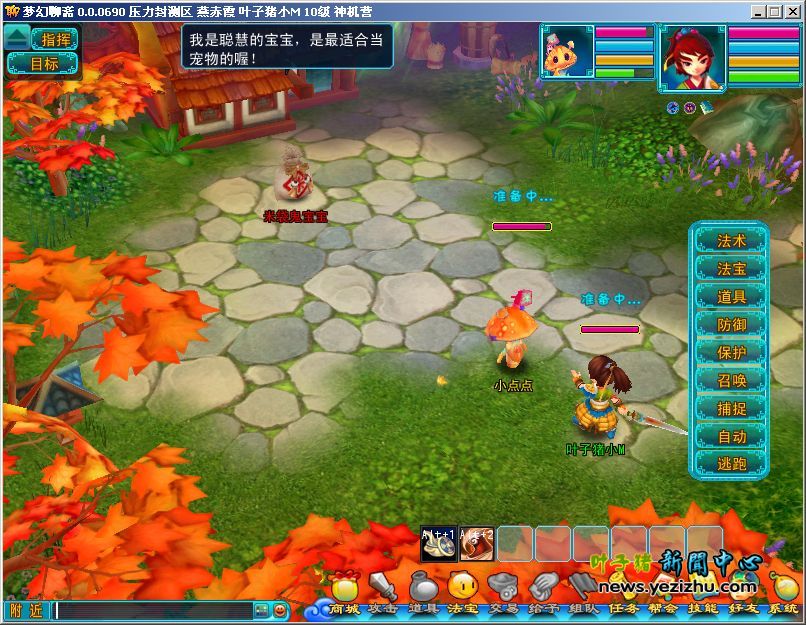
Task: Choose the 捕捉 capture command
Action: coord(731,409)
